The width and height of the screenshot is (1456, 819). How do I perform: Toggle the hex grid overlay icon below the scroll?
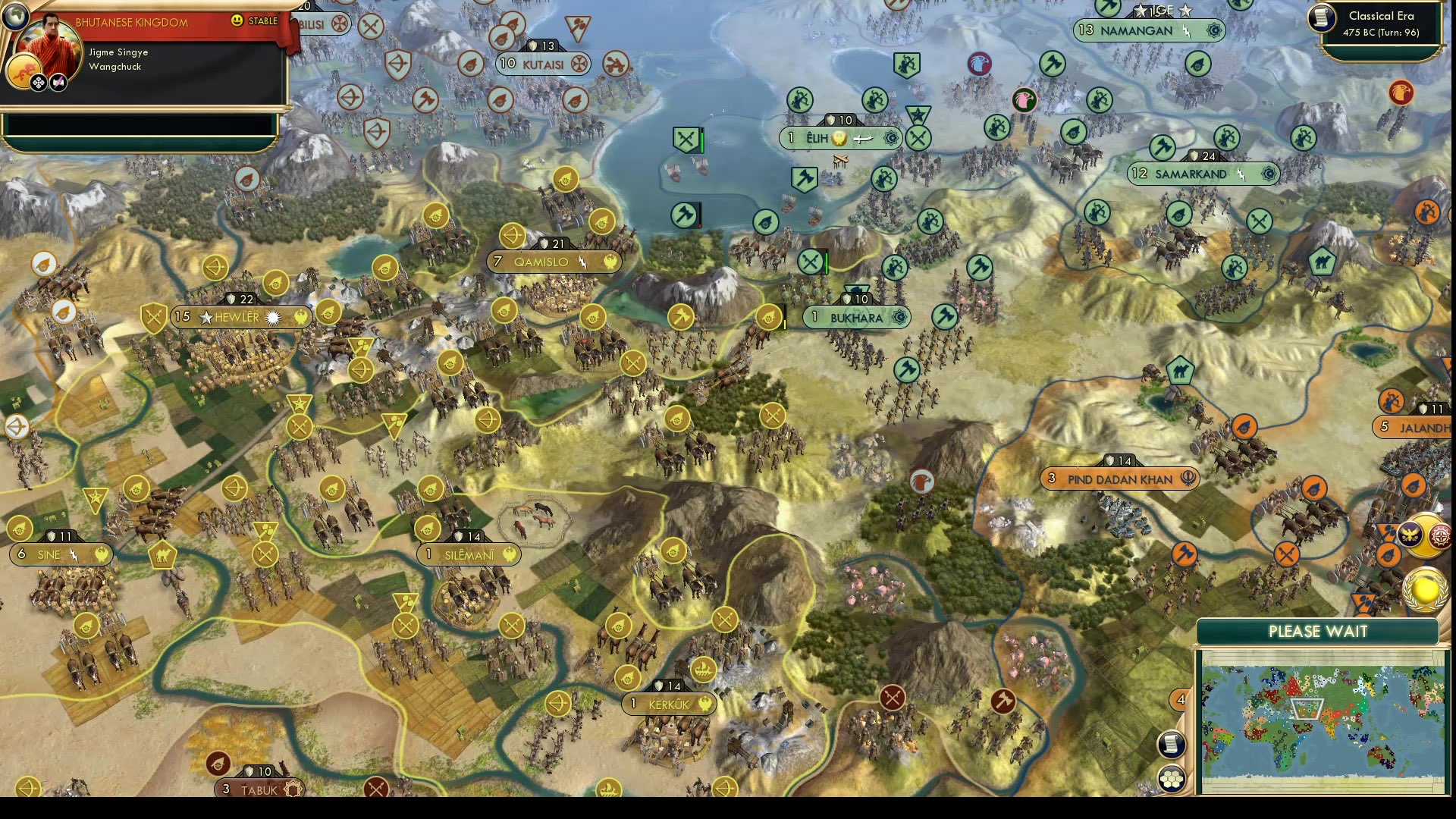pyautogui.click(x=1172, y=778)
